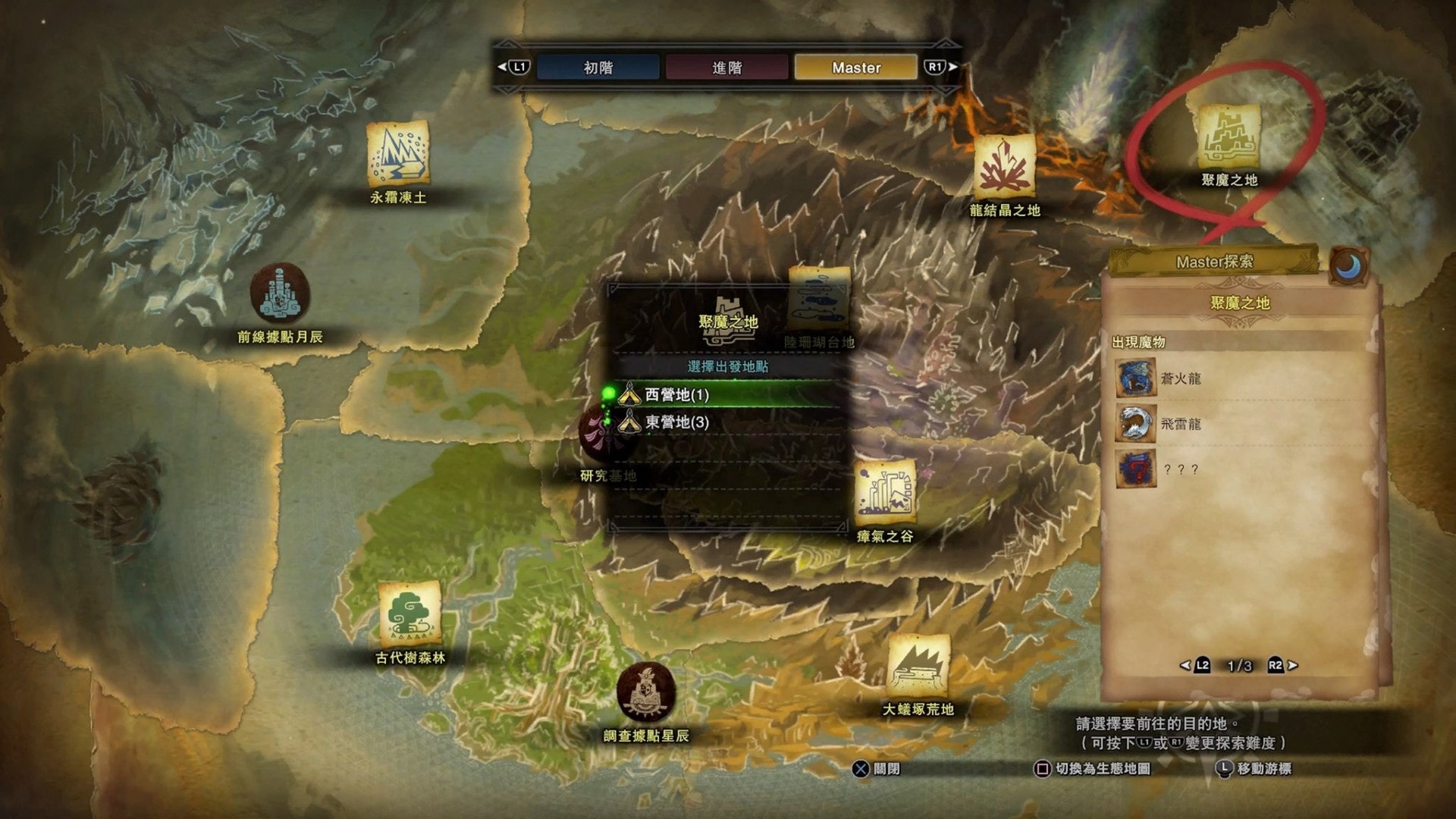View 蒼火龍 in the monster list
This screenshot has height=819, width=1456.
(1180, 378)
